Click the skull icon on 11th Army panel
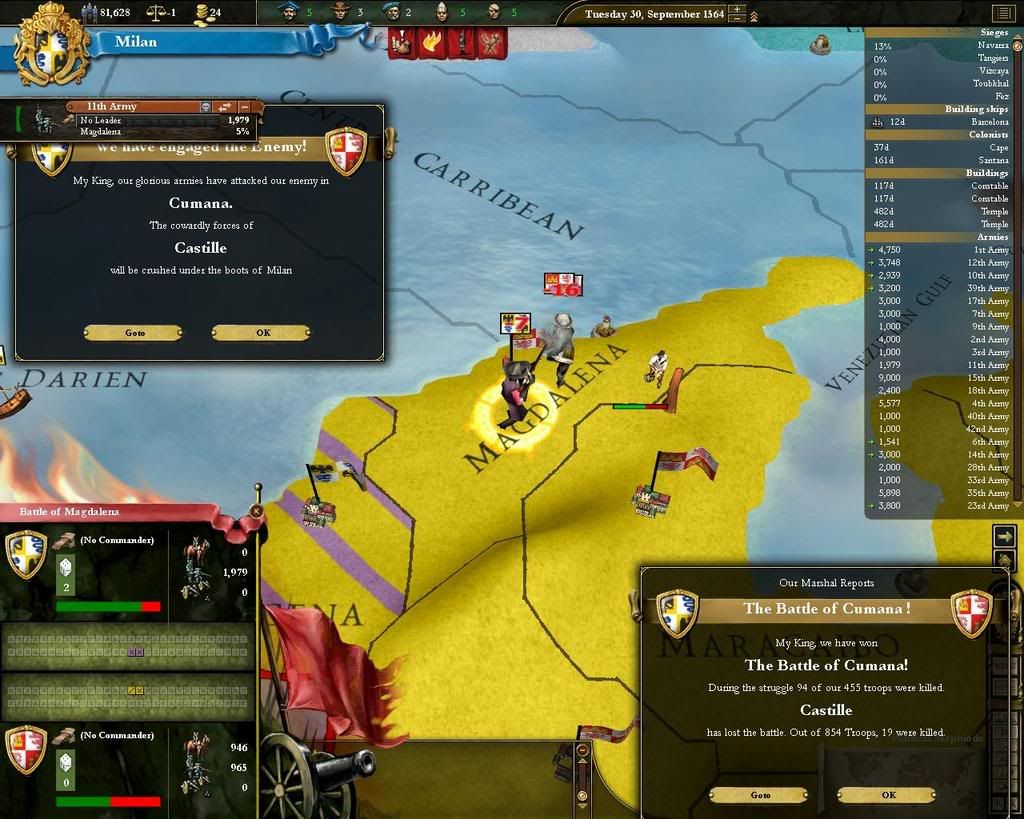This screenshot has width=1024, height=819. tap(205, 106)
